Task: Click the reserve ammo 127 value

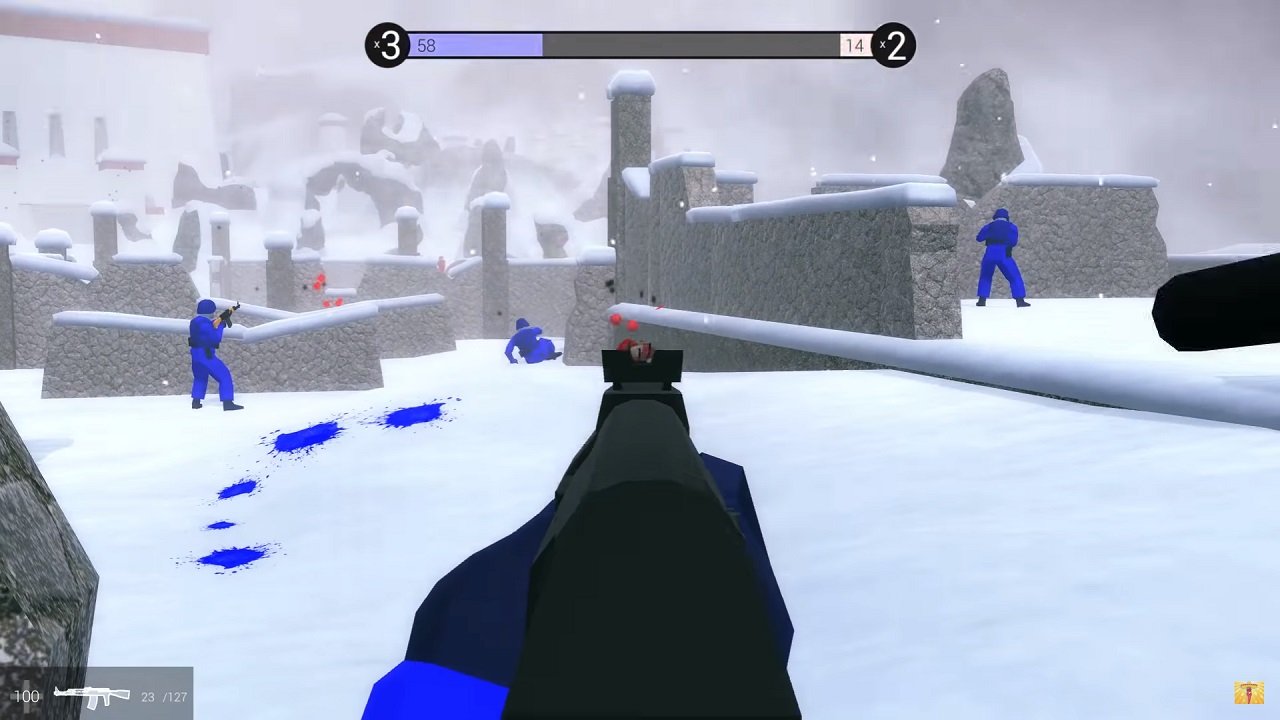Action: tap(178, 696)
